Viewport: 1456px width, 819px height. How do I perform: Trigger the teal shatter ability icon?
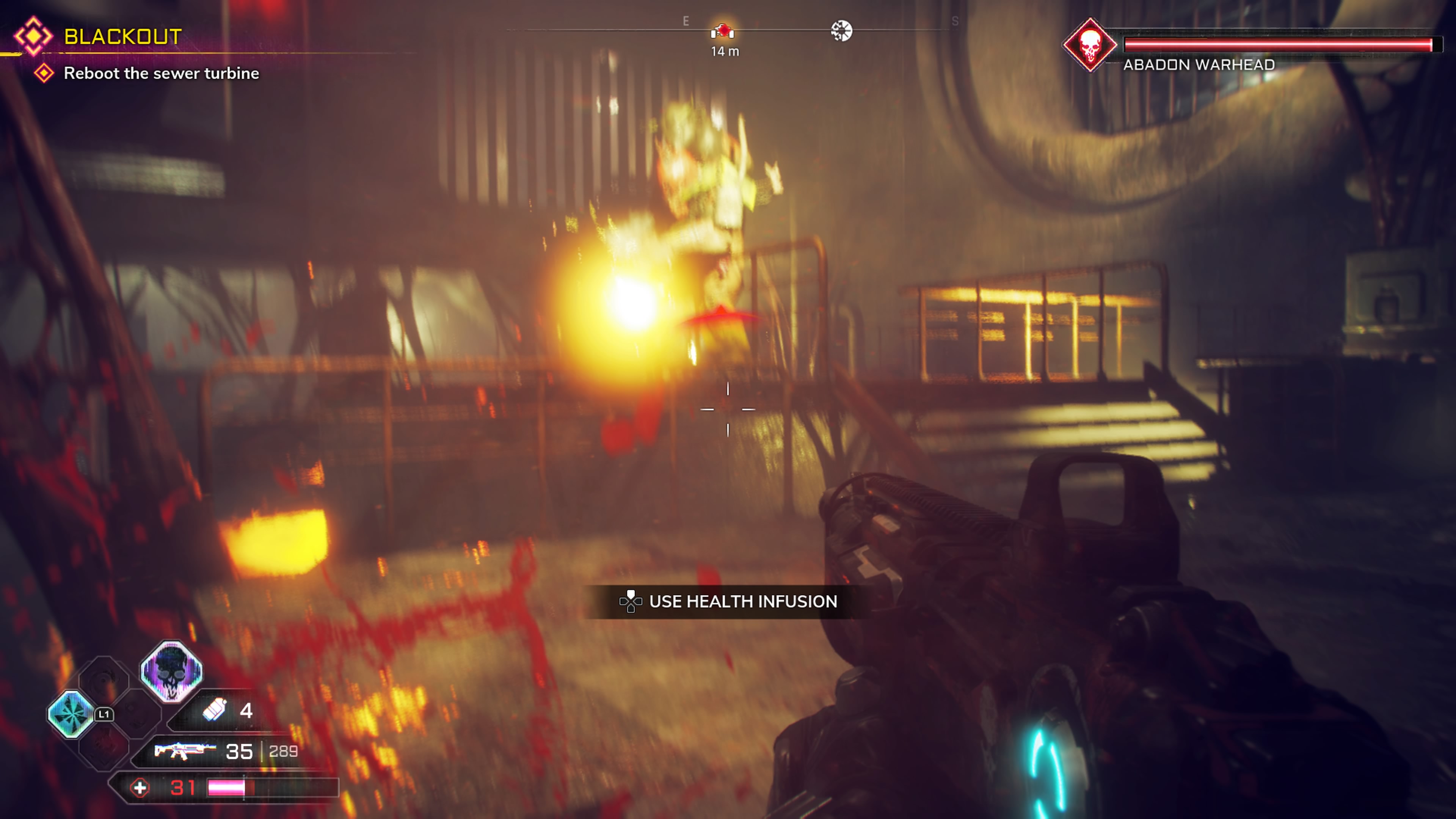point(71,714)
